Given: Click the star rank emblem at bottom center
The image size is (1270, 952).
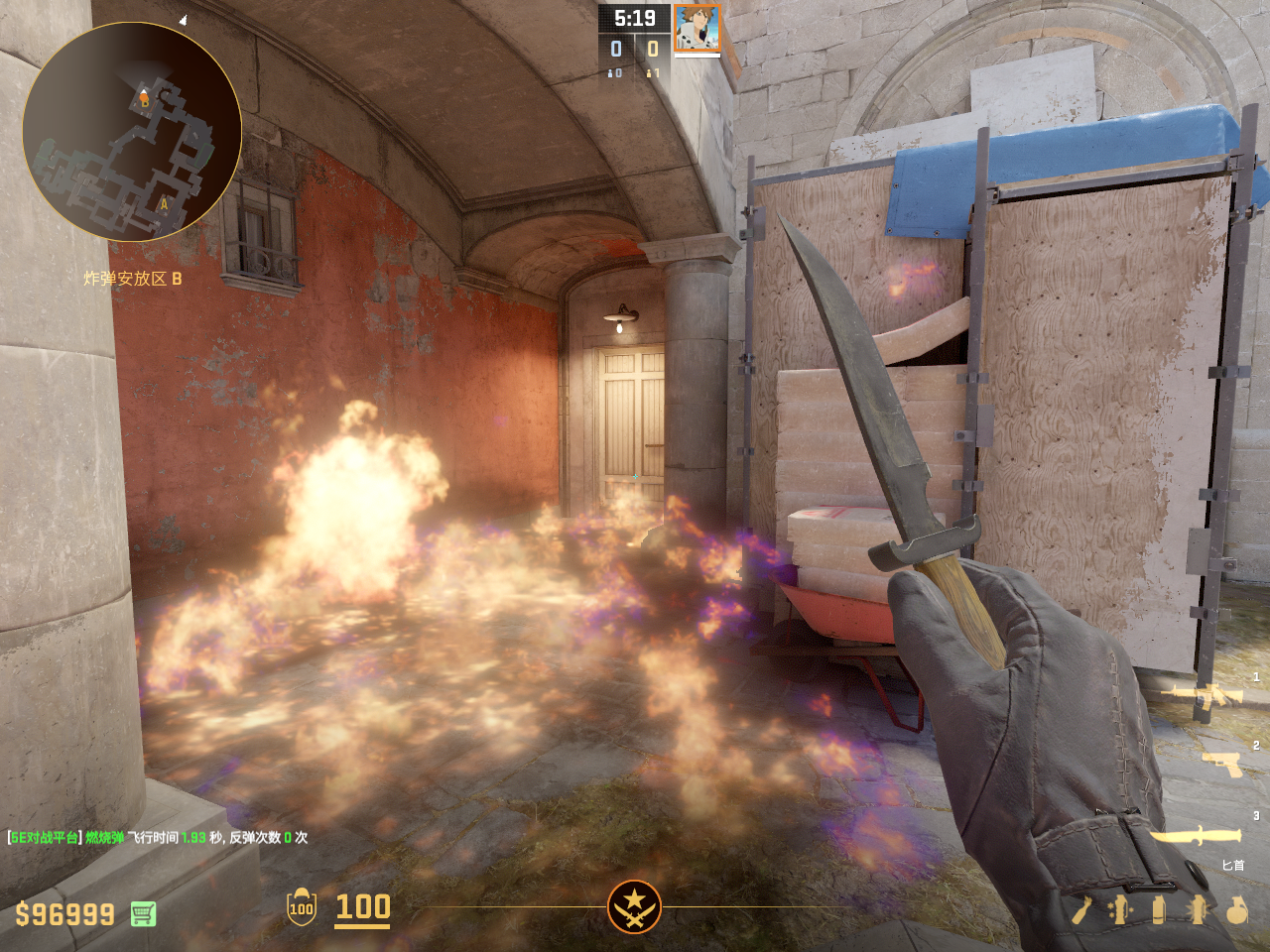Looking at the screenshot, I should pyautogui.click(x=634, y=906).
